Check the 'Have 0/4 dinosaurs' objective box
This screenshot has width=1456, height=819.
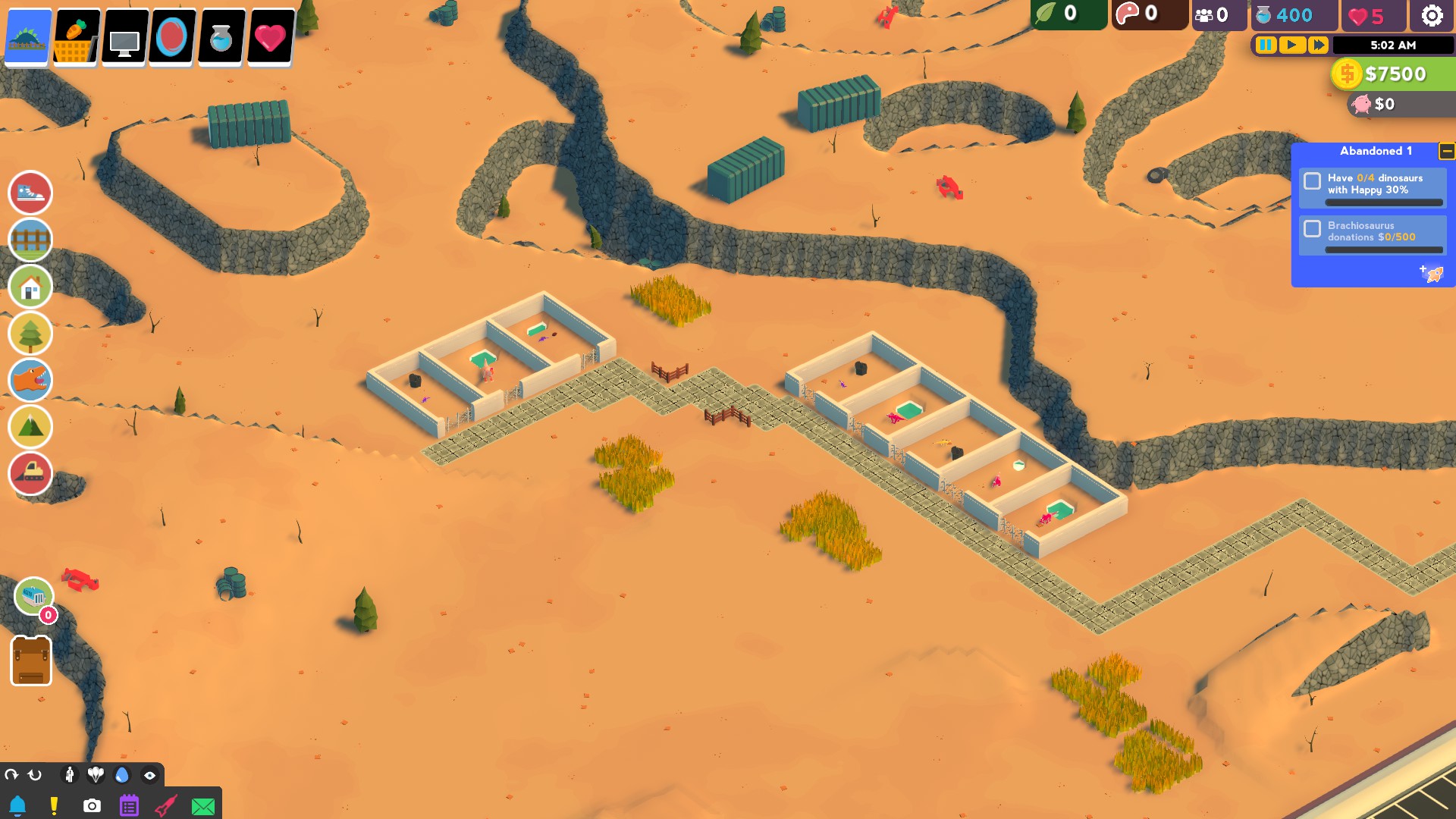(x=1313, y=180)
